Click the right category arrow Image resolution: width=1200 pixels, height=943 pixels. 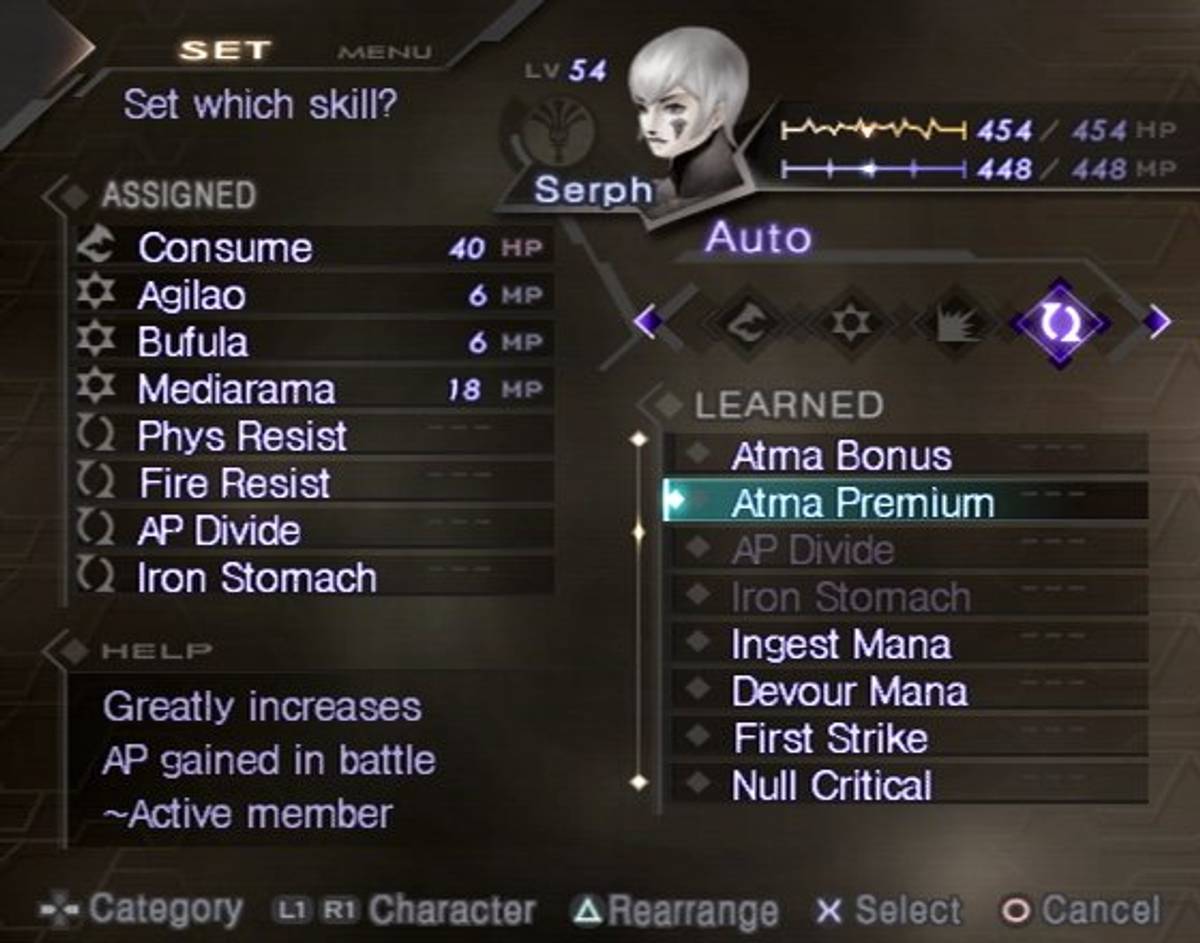(1157, 322)
